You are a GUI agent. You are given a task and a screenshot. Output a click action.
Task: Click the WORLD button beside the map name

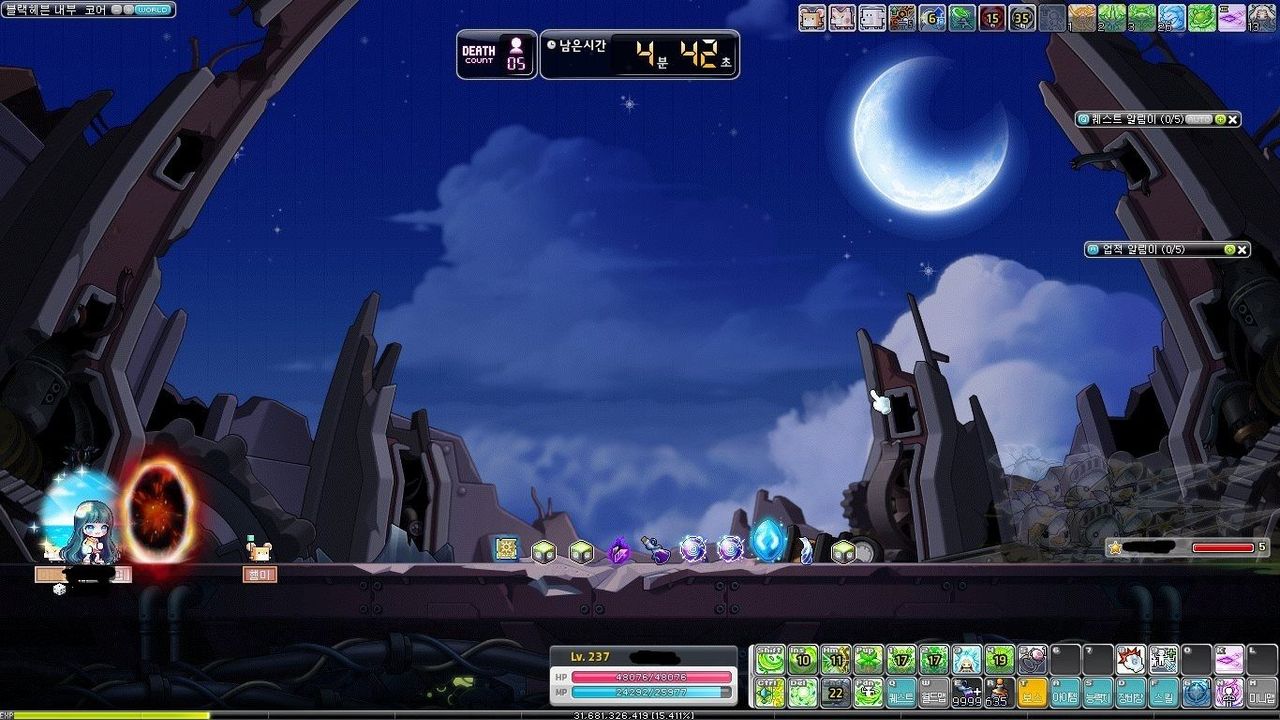pos(151,9)
